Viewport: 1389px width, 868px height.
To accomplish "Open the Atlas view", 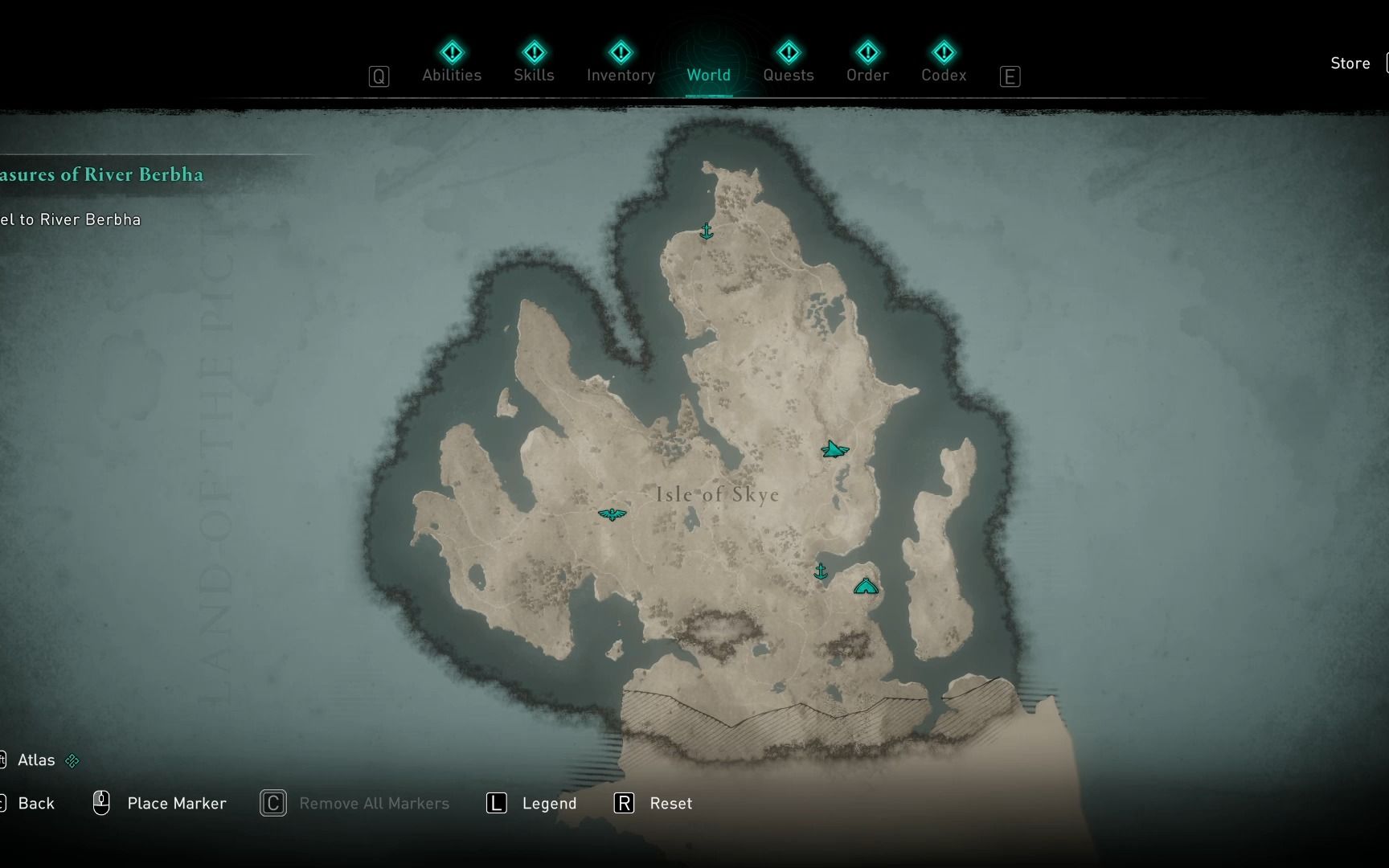I will (x=36, y=760).
